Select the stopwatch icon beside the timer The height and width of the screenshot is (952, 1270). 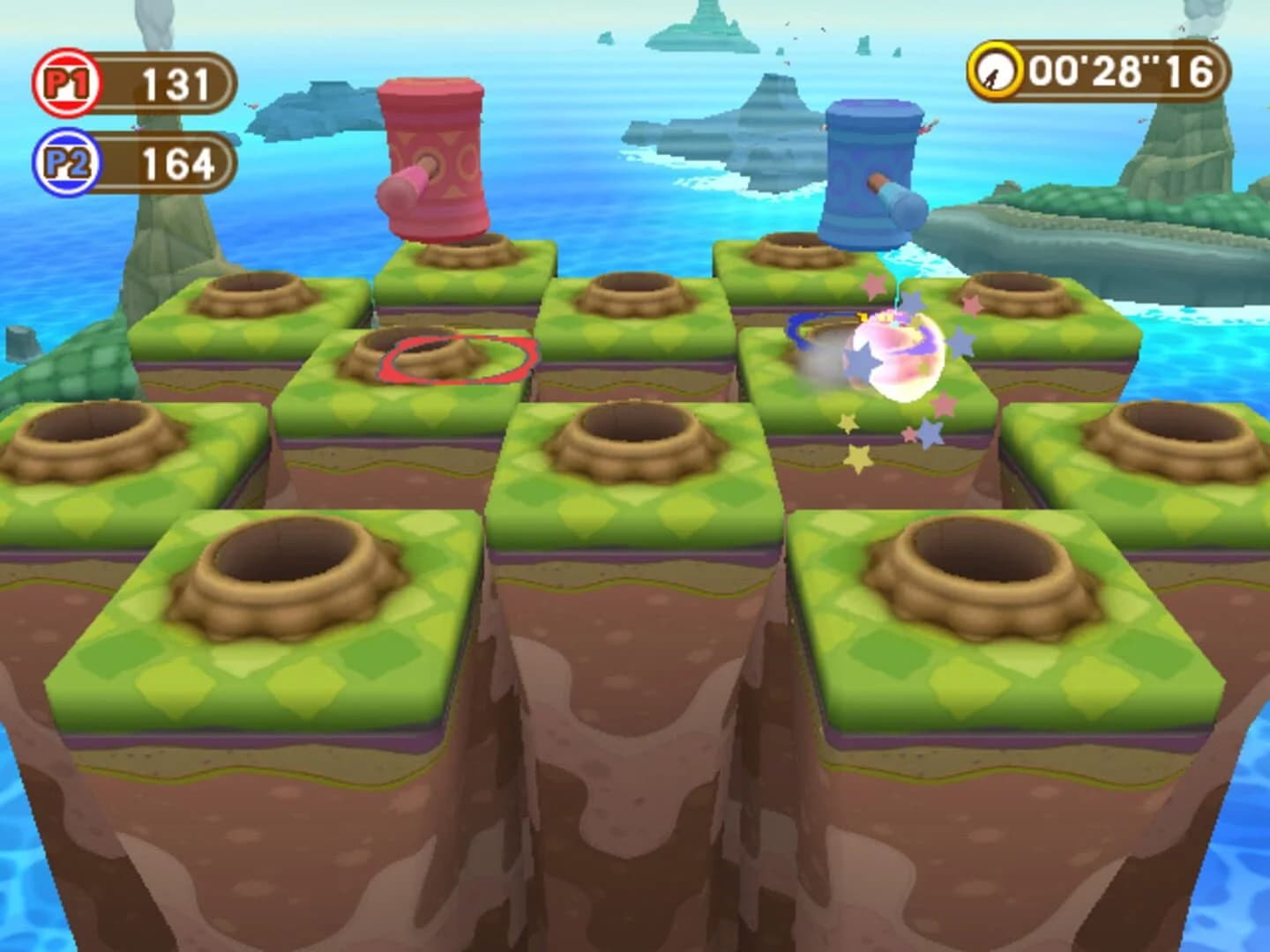pyautogui.click(x=995, y=69)
